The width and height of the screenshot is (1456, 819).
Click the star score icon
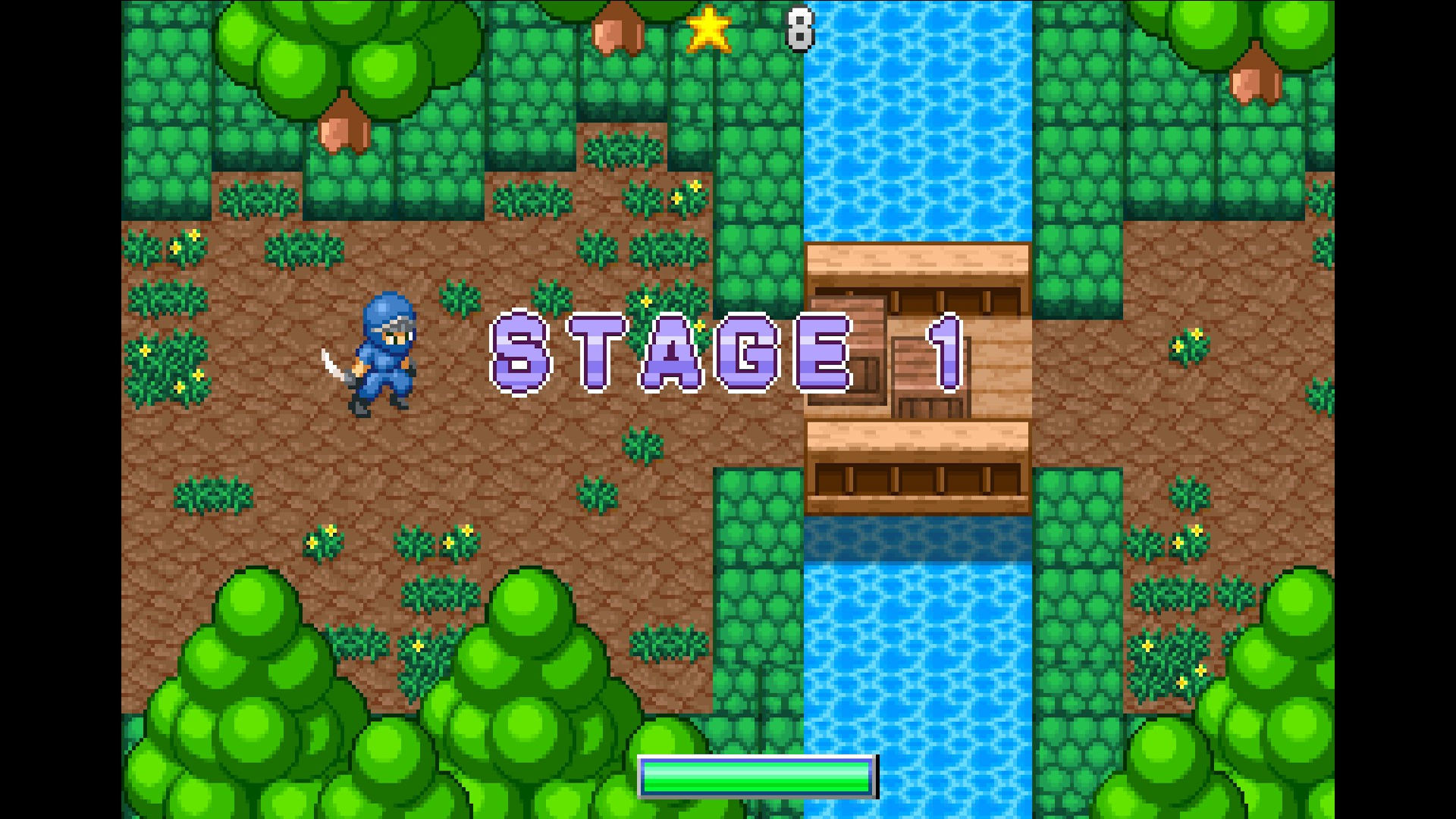point(708,30)
